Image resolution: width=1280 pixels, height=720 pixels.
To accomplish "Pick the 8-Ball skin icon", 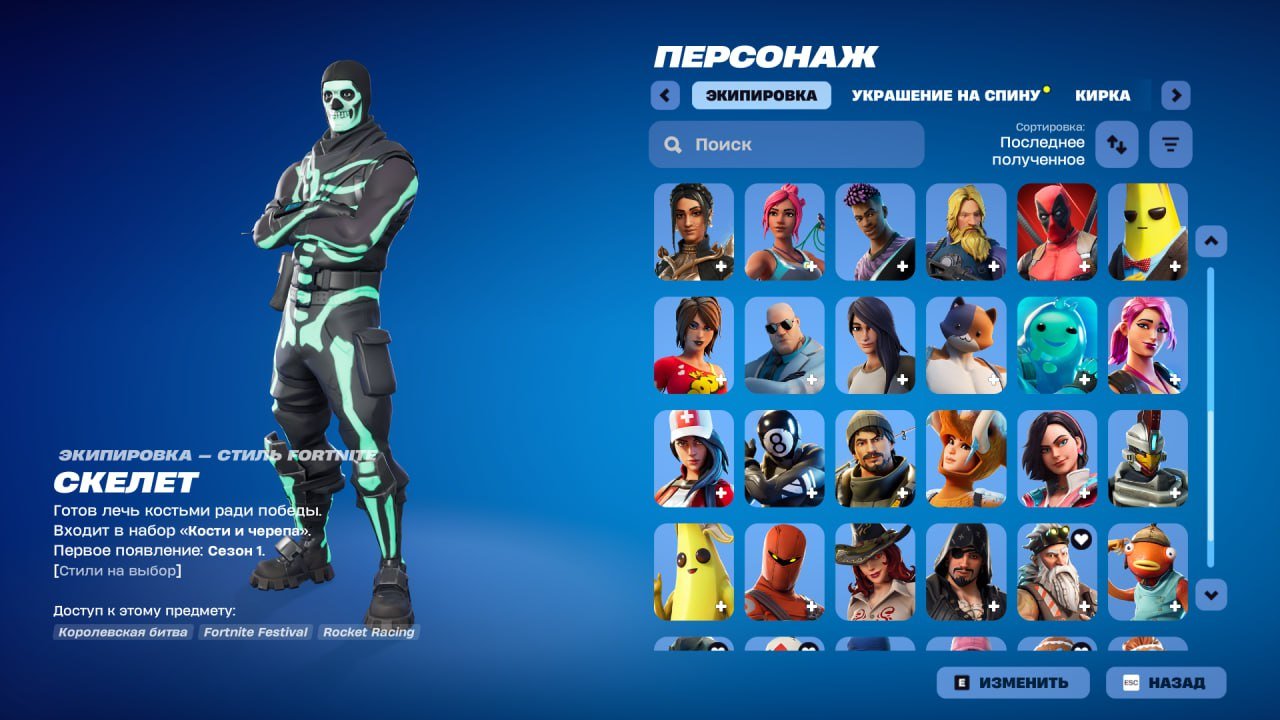I will point(784,459).
